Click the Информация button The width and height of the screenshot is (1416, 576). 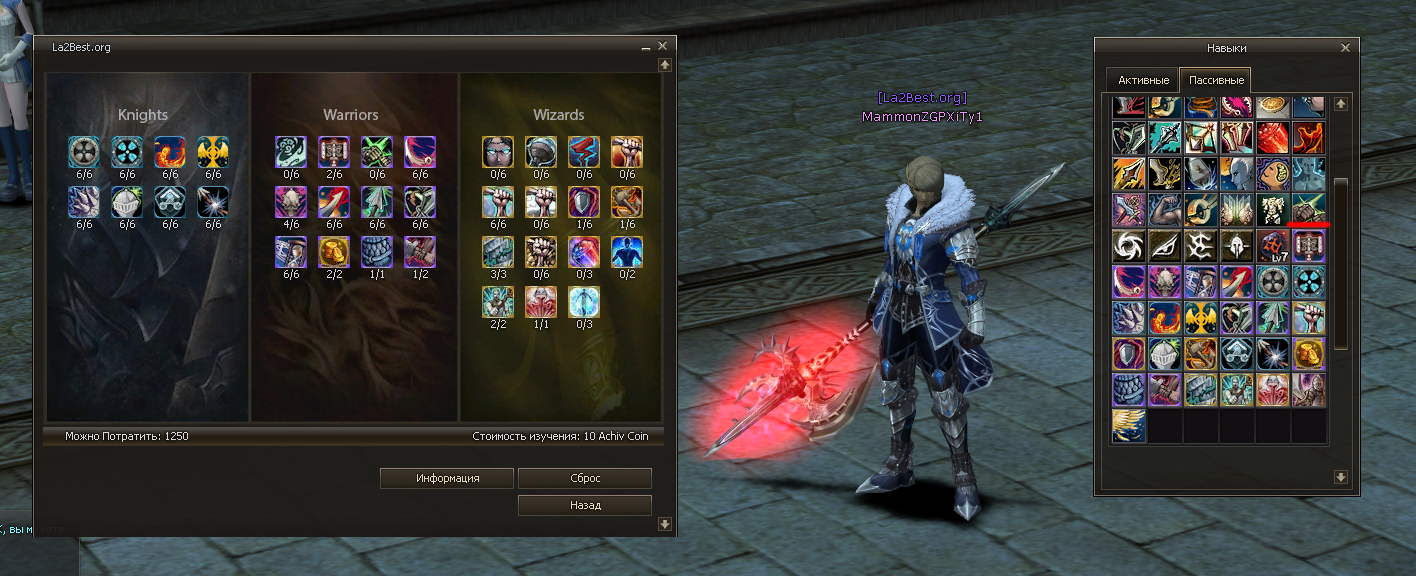(447, 478)
